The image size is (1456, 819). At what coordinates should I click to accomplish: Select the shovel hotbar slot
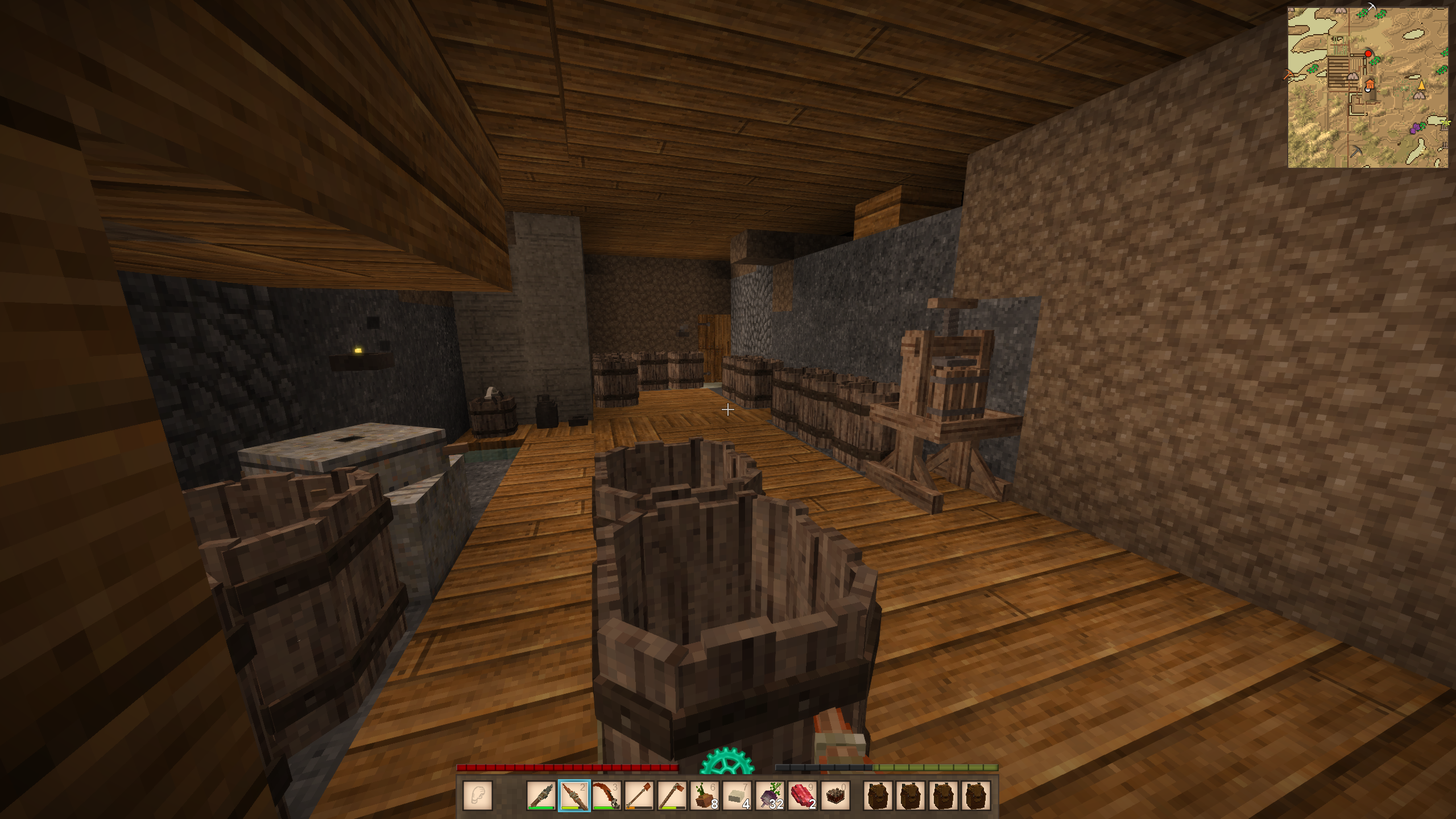(639, 795)
